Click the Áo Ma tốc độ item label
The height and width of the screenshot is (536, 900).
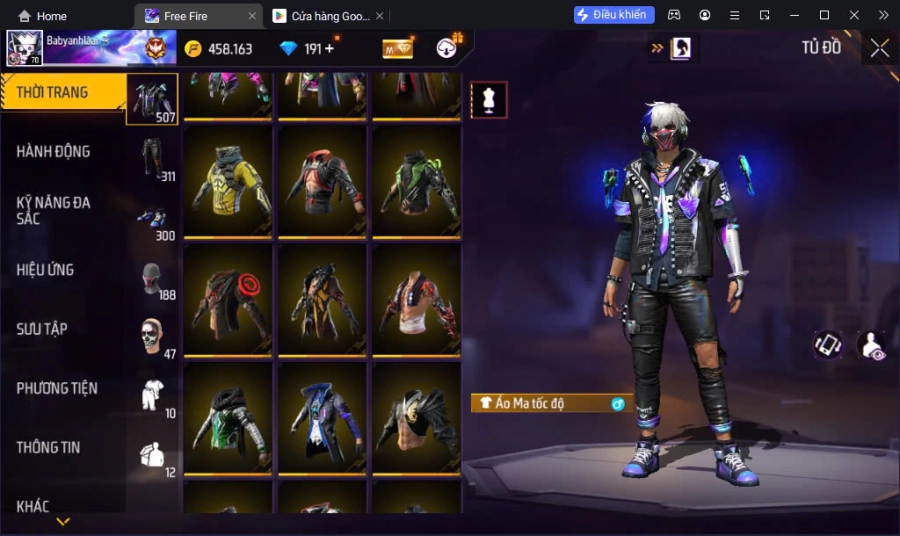pos(552,403)
